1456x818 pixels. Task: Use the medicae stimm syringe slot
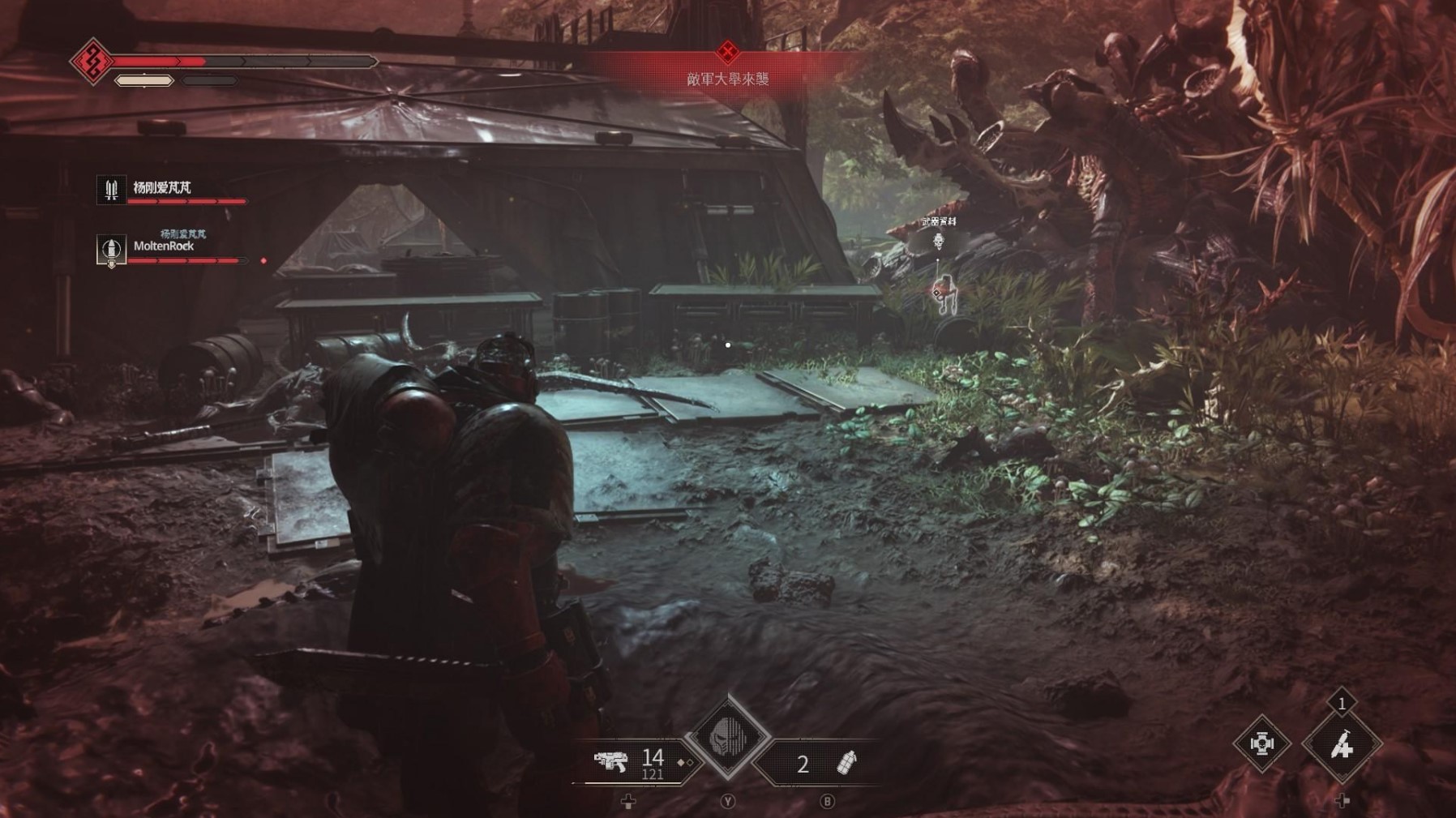(x=1341, y=744)
